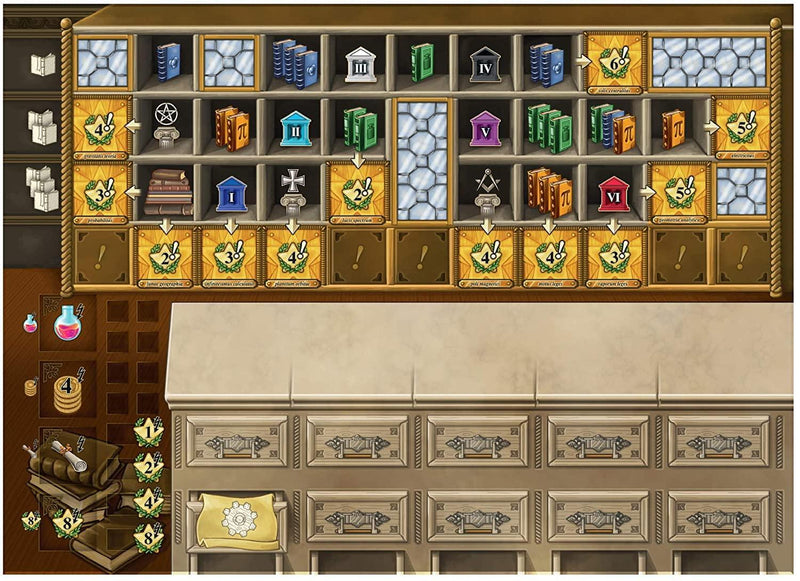The width and height of the screenshot is (800, 581).
Task: Select the compass-and-square pedestal slot
Action: click(x=484, y=190)
